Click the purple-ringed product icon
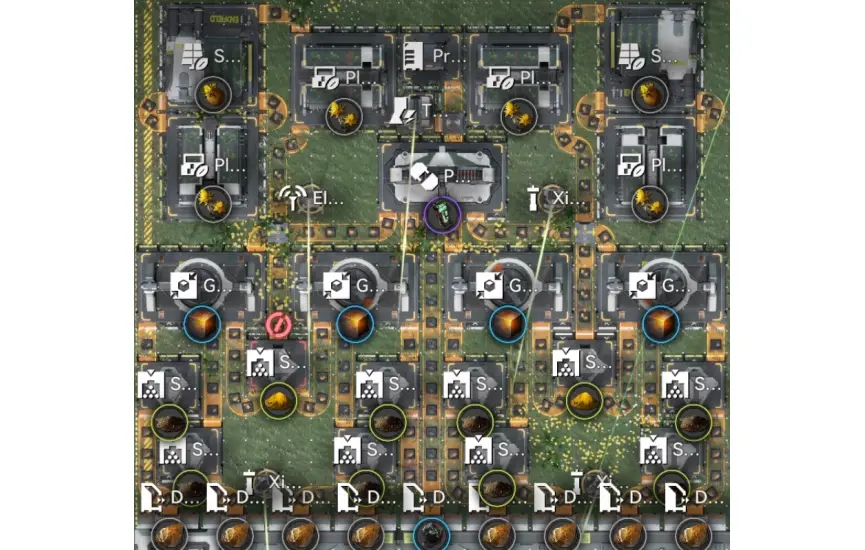Viewport: 865px width, 550px height. coord(441,213)
